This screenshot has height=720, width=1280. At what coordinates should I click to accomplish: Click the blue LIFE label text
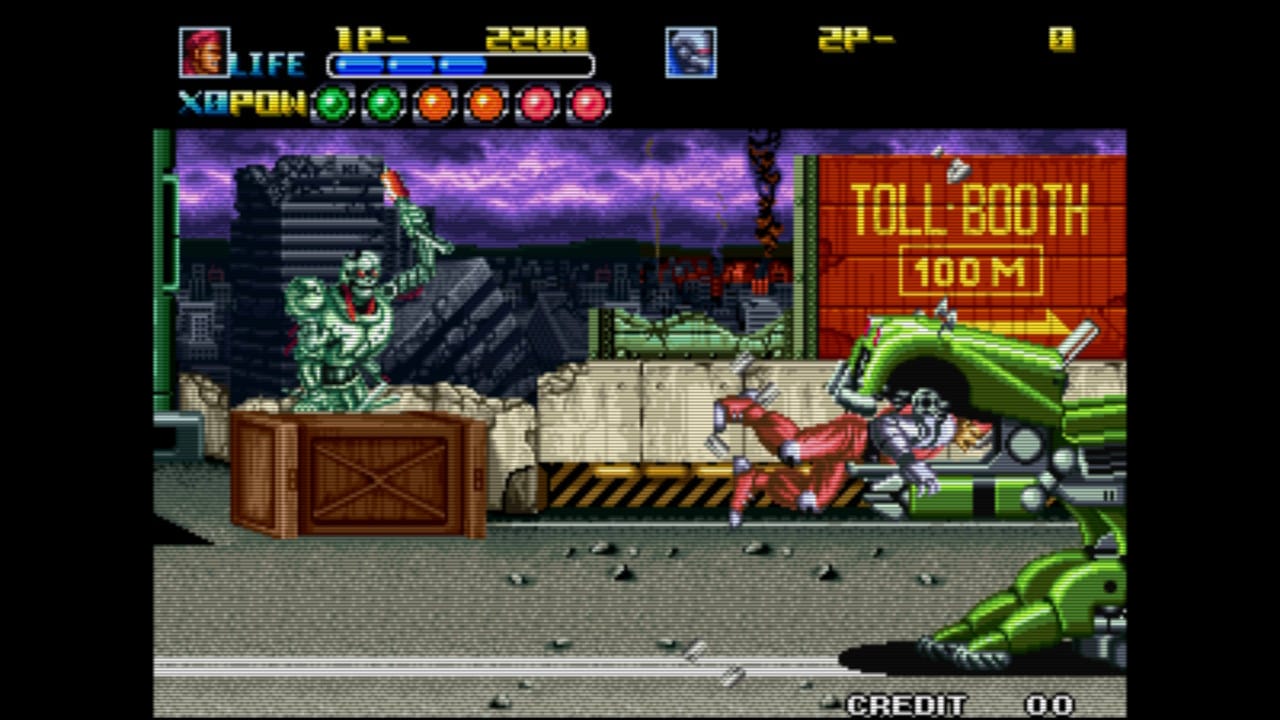tap(265, 62)
